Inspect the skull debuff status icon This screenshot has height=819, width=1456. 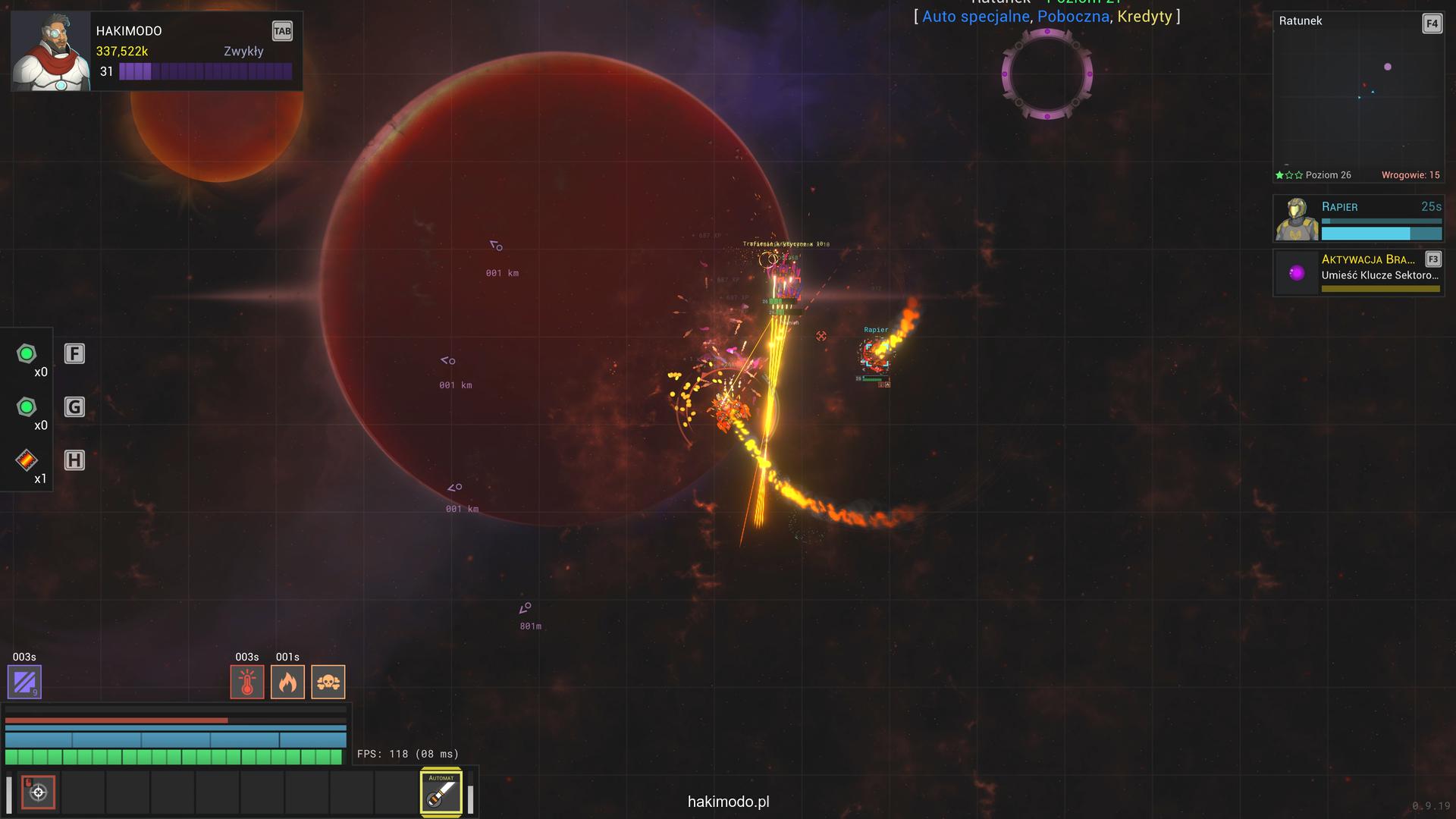tap(328, 682)
